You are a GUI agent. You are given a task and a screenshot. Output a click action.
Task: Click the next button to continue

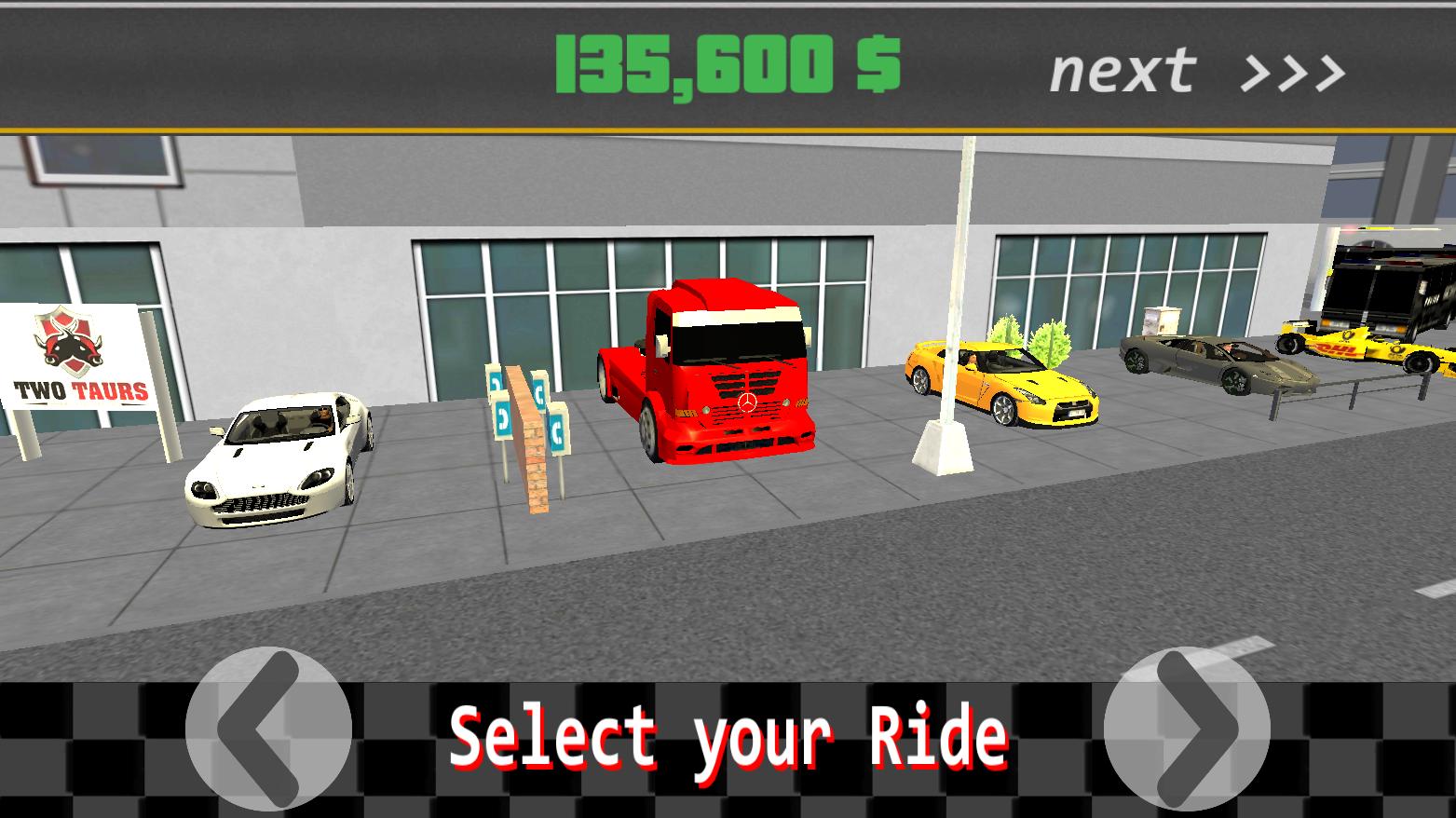click(1196, 71)
